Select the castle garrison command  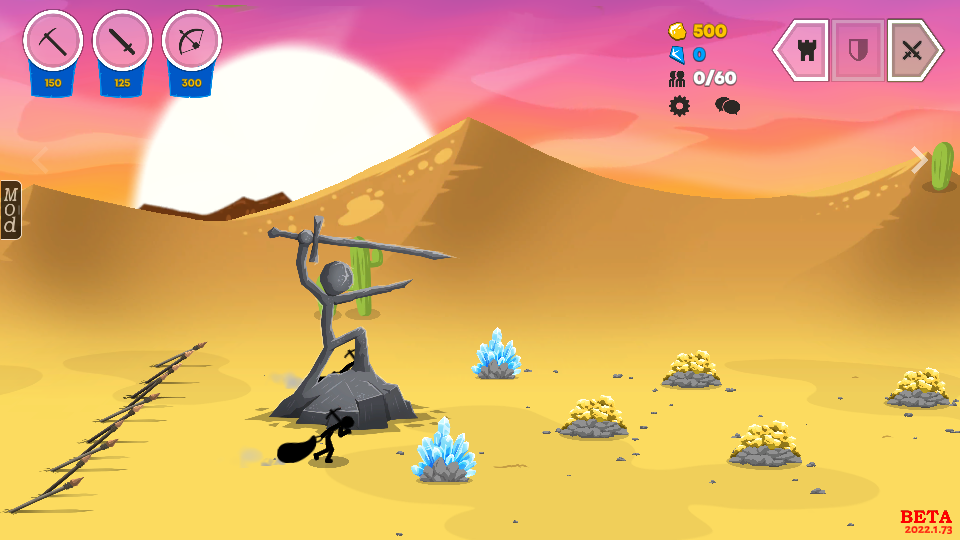[803, 50]
